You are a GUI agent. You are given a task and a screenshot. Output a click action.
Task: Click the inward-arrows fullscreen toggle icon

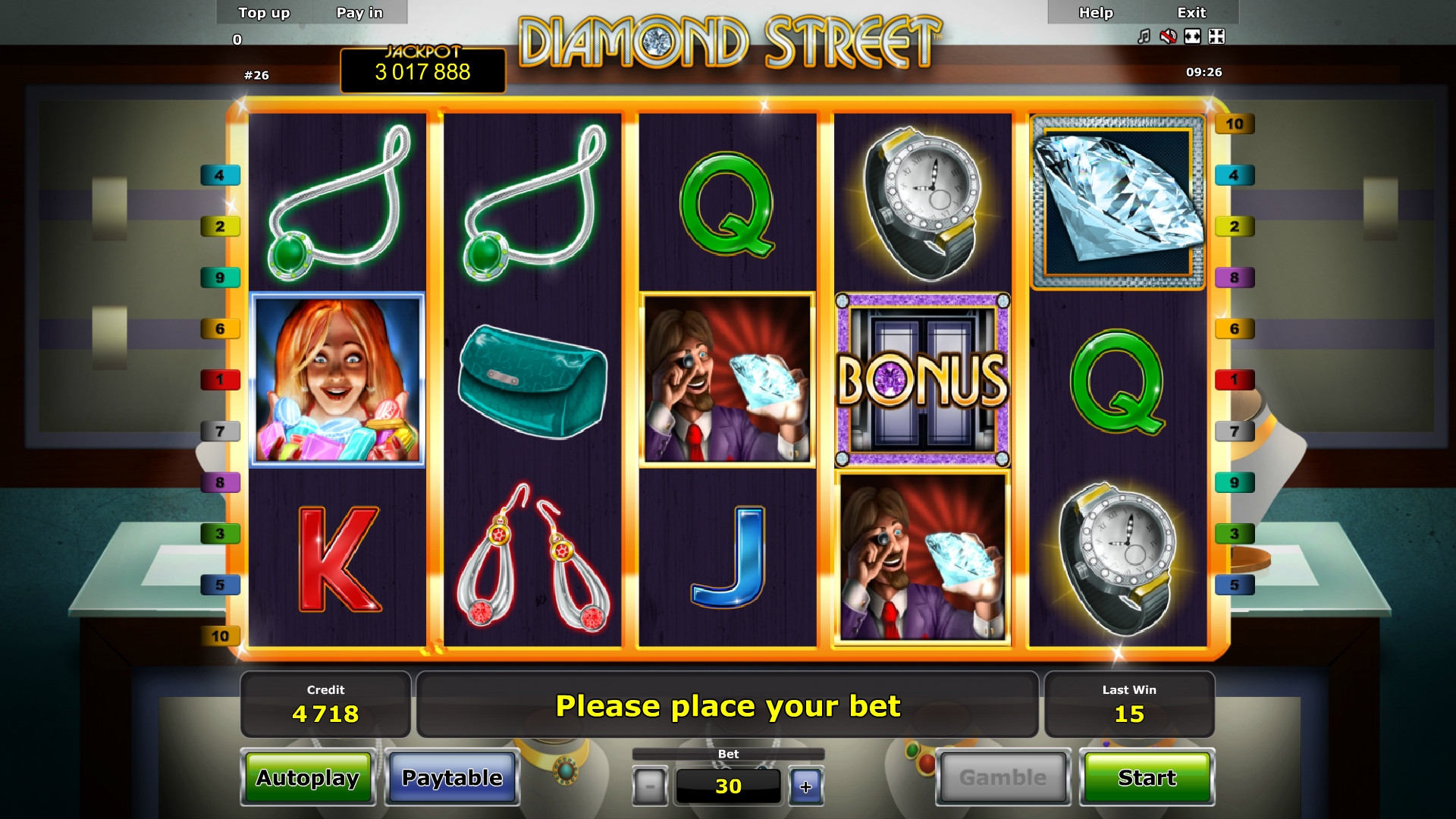1216,36
